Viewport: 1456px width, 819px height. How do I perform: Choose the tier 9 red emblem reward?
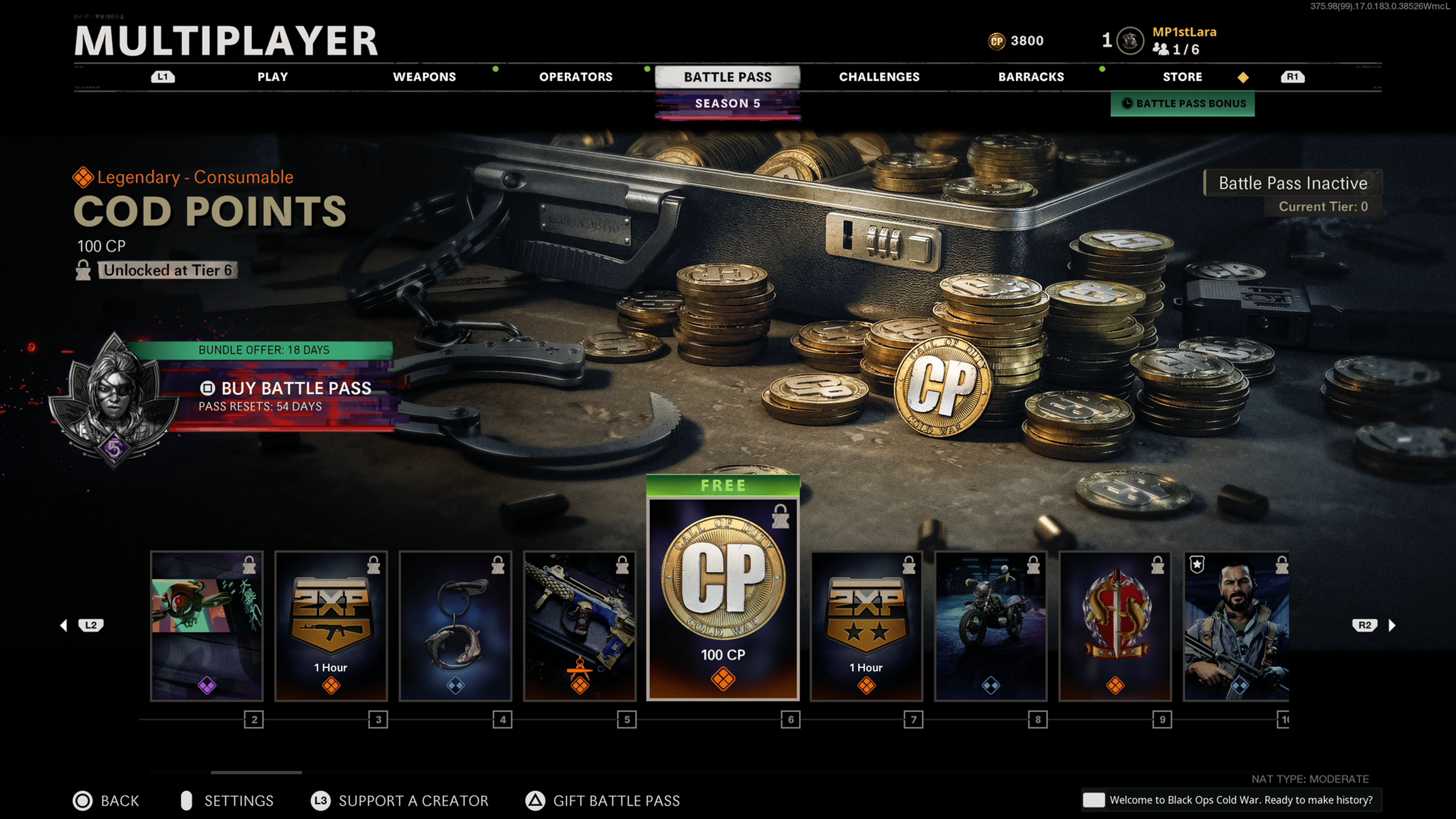1115,626
